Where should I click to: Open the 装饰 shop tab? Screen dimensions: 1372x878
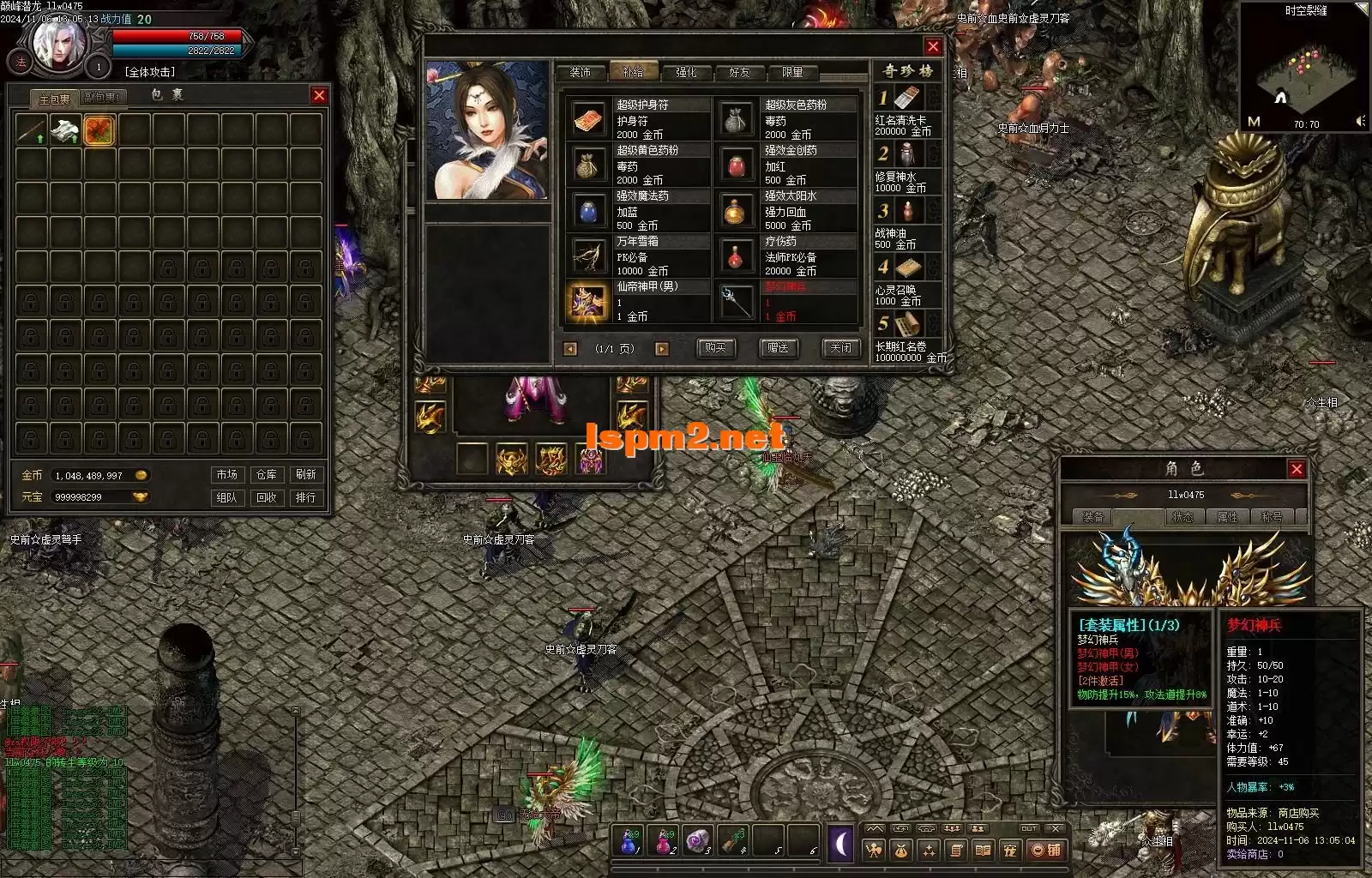tap(581, 73)
